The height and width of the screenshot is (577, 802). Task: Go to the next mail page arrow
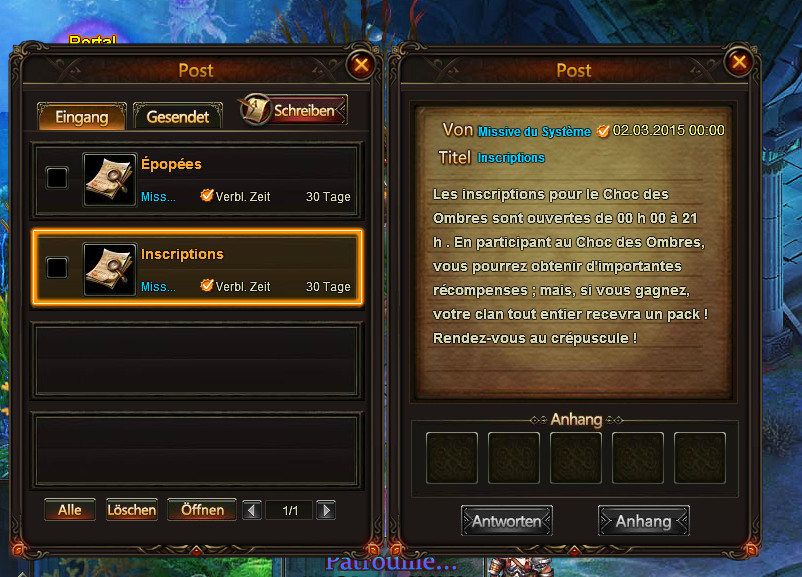[326, 511]
